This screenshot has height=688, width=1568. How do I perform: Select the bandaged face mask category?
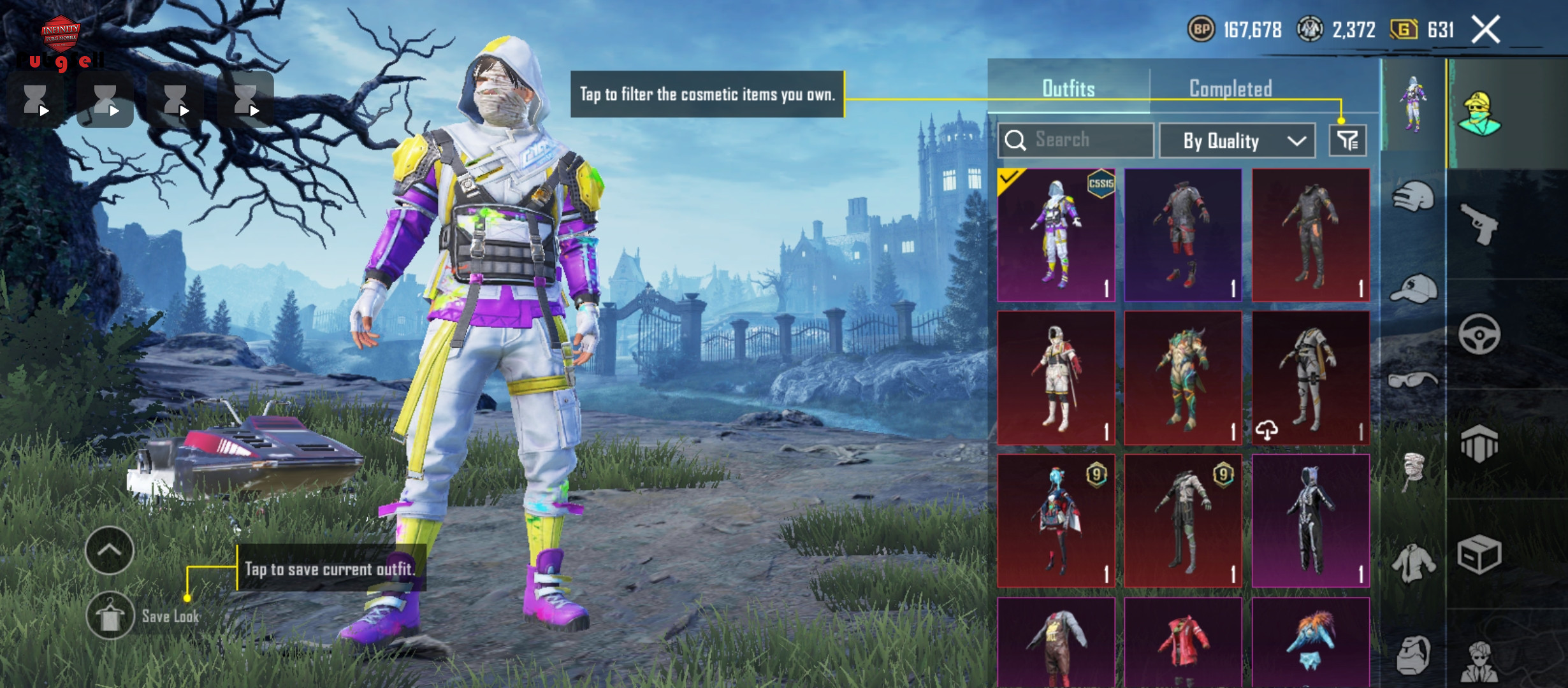point(1413,470)
